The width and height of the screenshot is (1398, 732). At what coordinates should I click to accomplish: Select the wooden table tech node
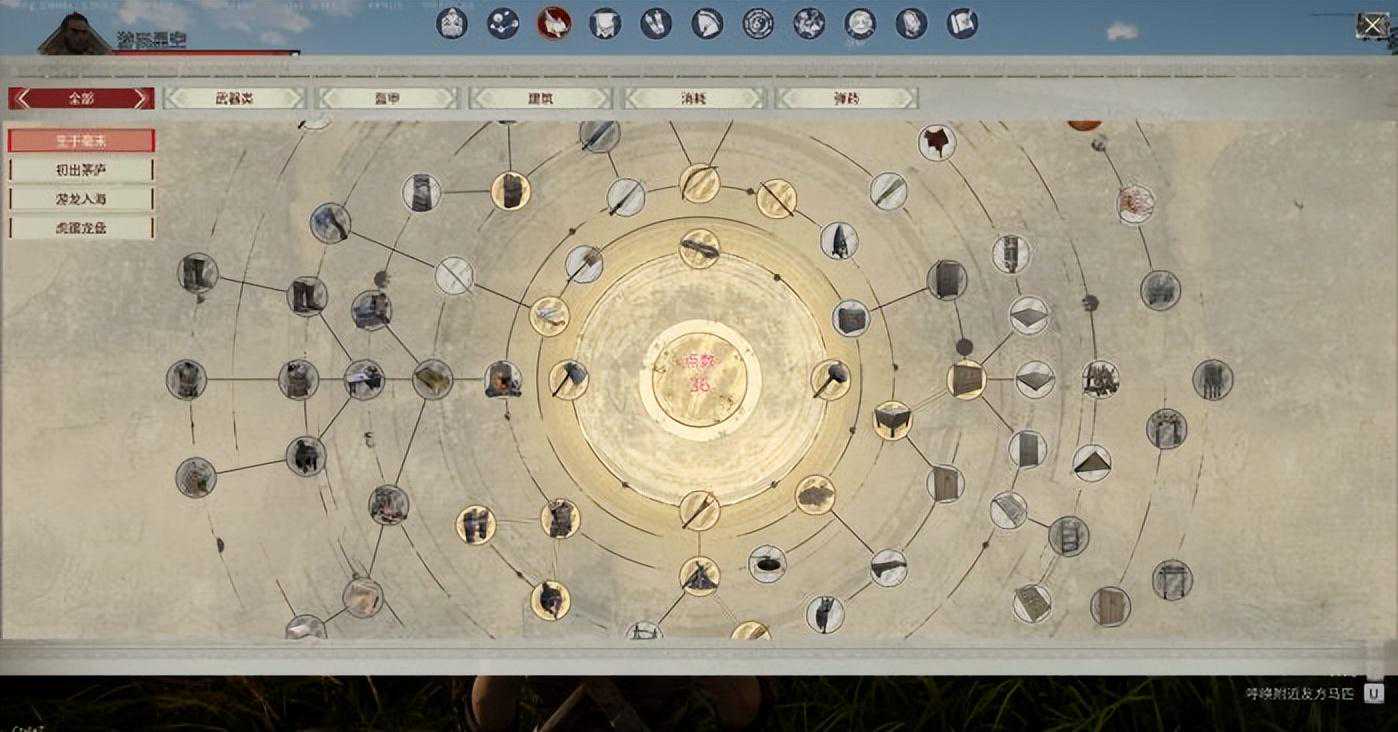pos(892,420)
